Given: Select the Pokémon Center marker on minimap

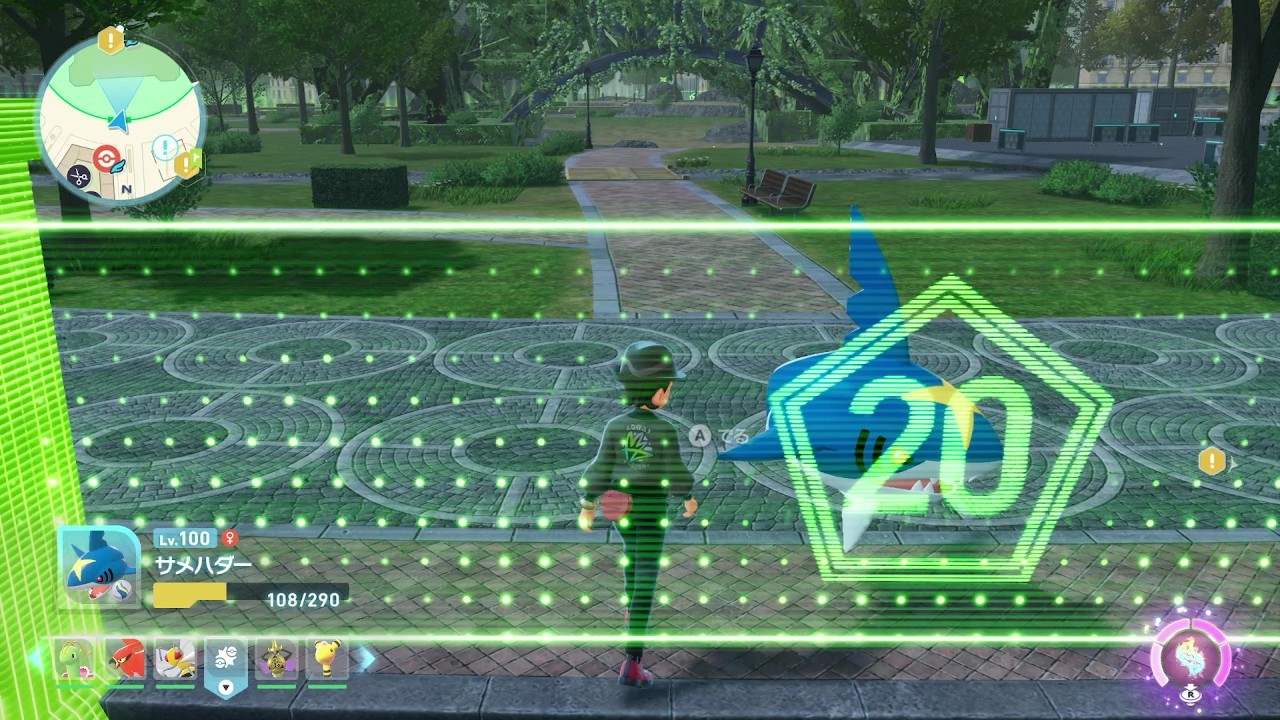Looking at the screenshot, I should point(106,158).
